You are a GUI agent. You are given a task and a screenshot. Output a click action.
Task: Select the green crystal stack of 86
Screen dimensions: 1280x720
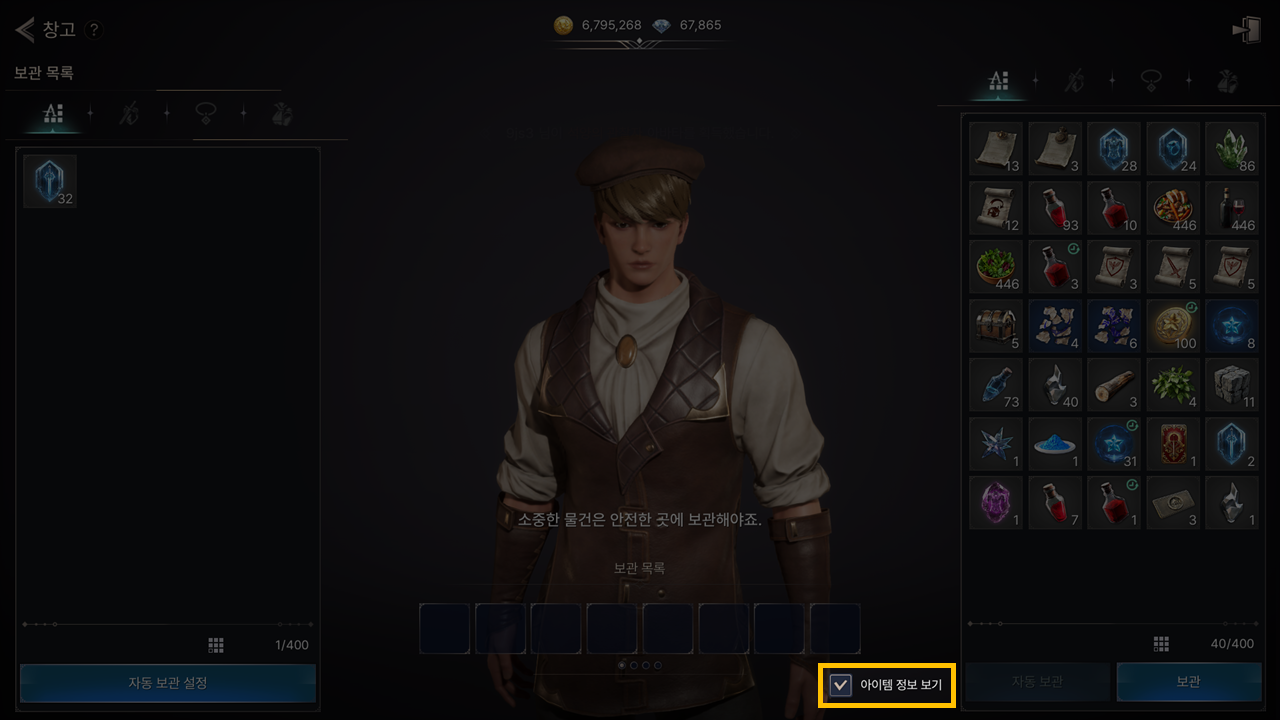[x=1232, y=149]
